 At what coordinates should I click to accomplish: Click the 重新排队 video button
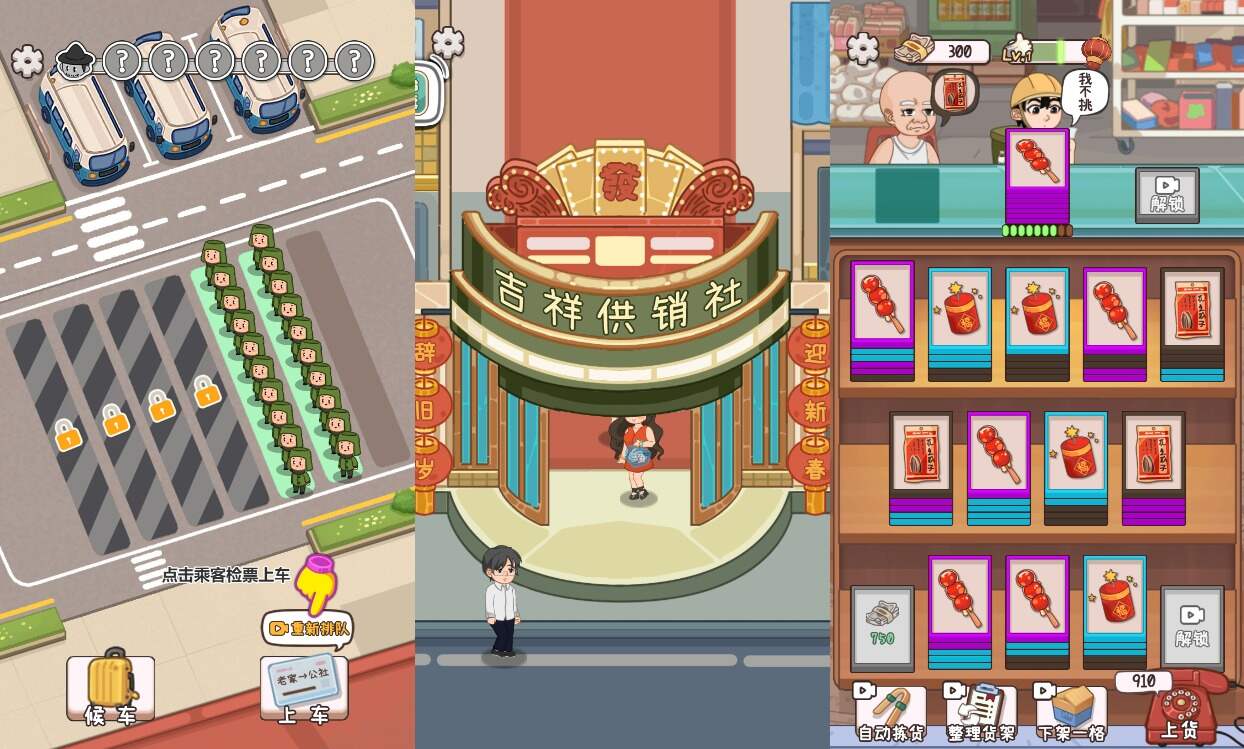[x=308, y=629]
